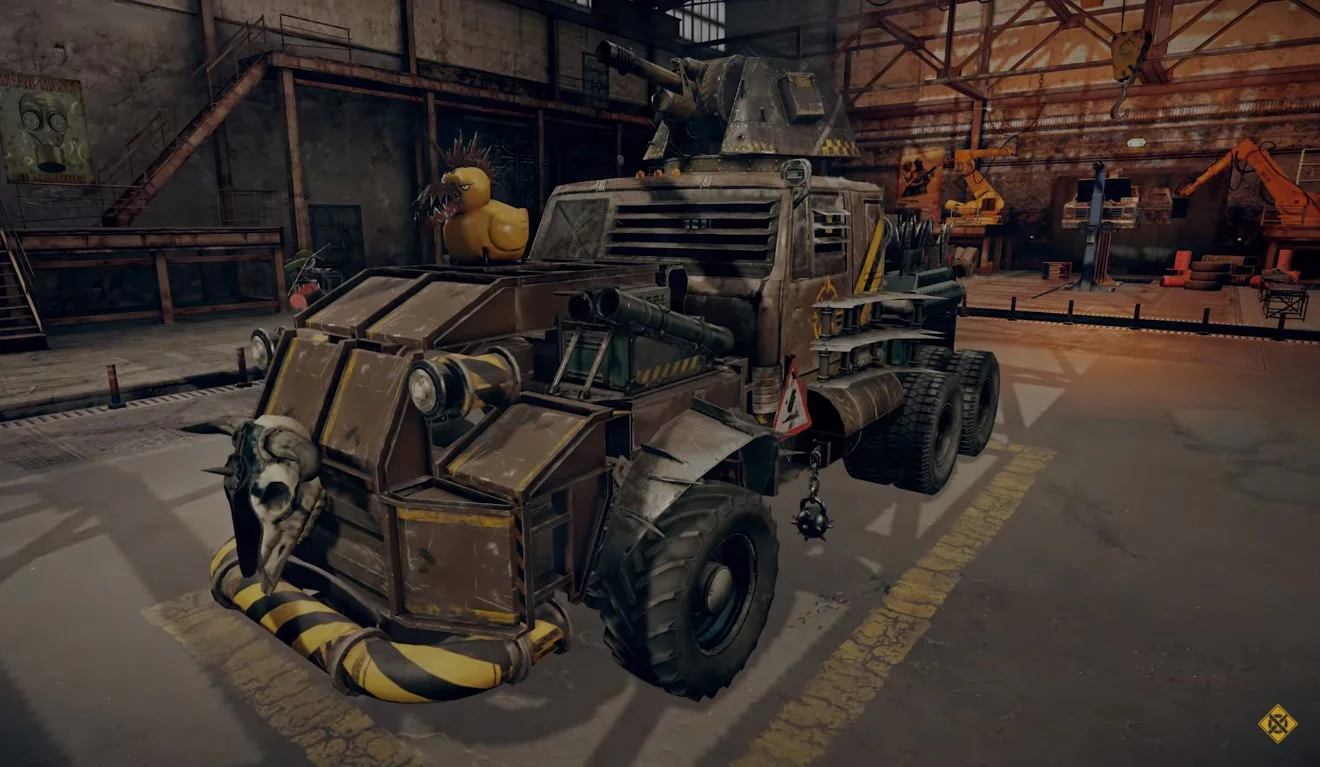Click the yellow Crossout logo watermark
The height and width of the screenshot is (767, 1320).
(x=1277, y=723)
